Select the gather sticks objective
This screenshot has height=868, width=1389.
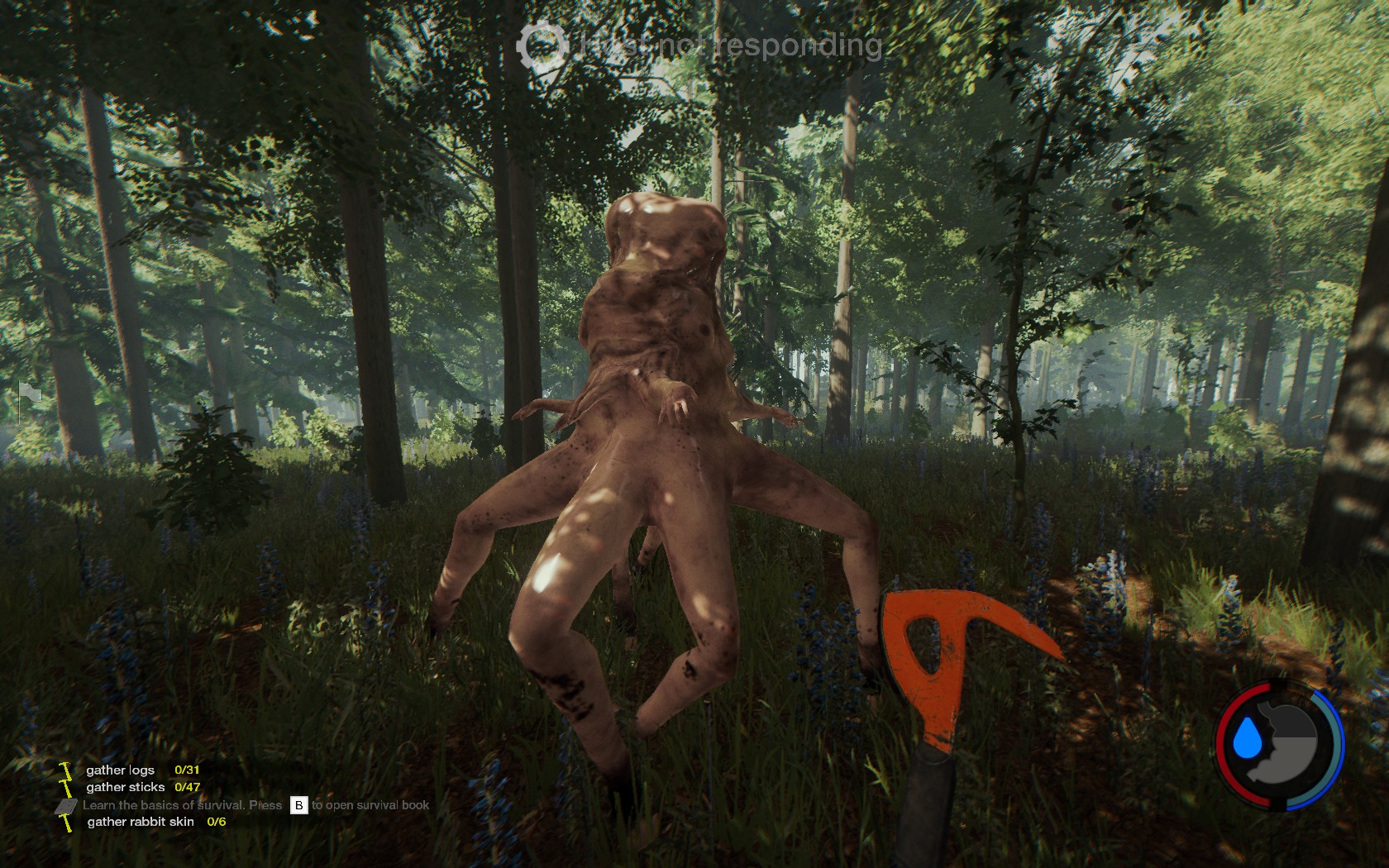point(125,787)
